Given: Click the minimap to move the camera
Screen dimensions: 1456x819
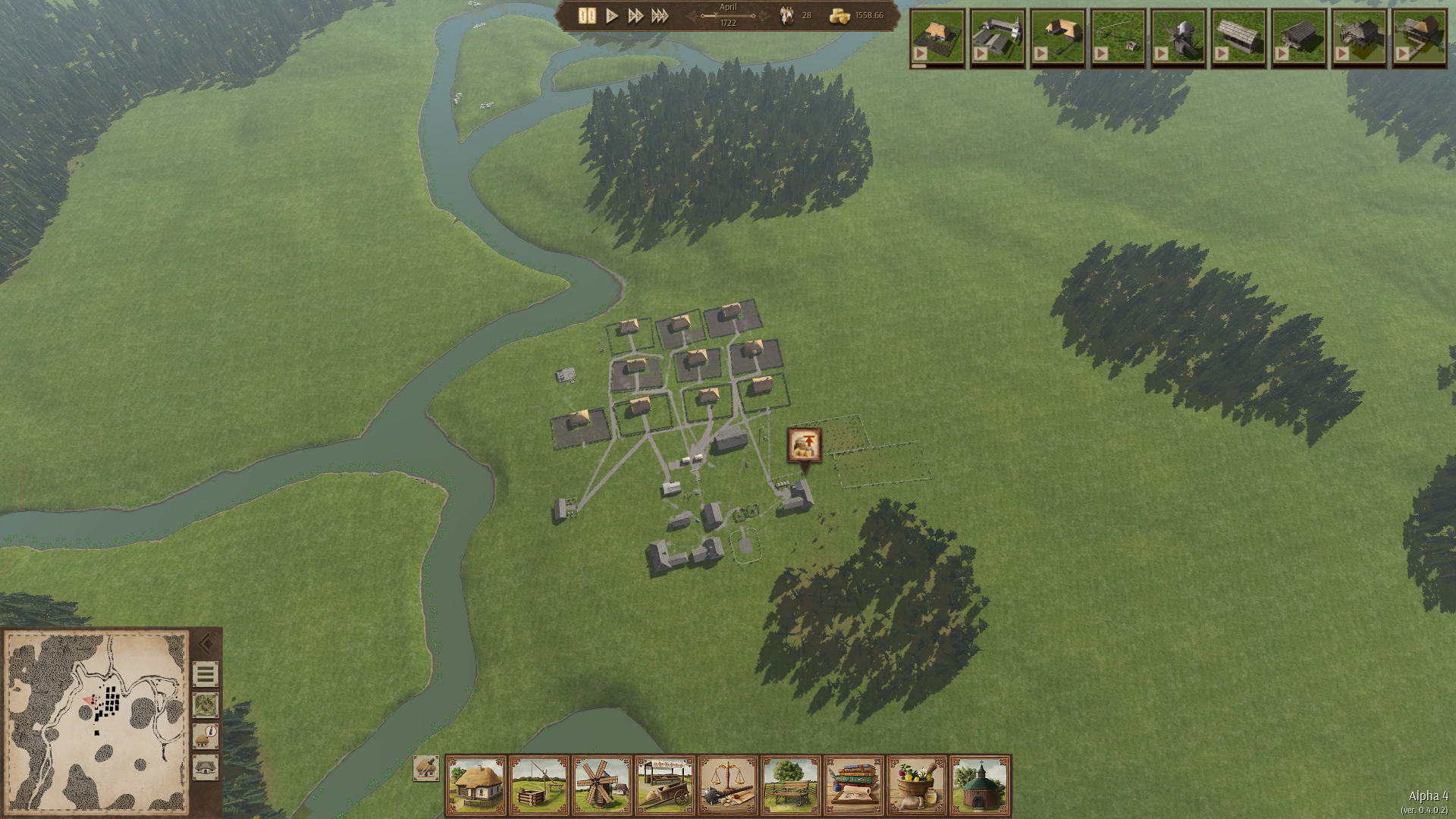Looking at the screenshot, I should click(x=96, y=720).
